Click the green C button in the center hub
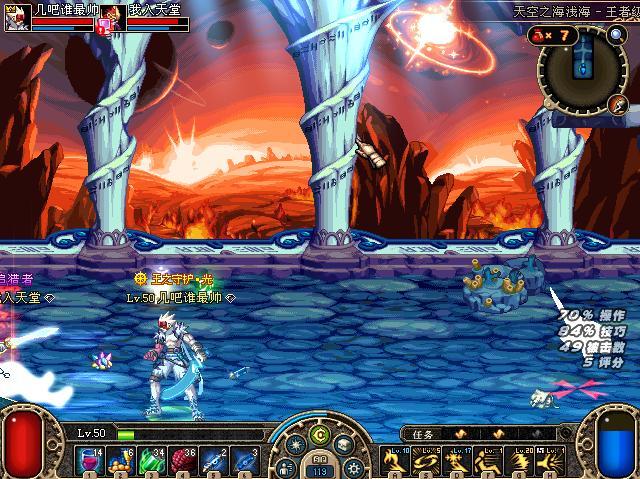 pos(319,434)
